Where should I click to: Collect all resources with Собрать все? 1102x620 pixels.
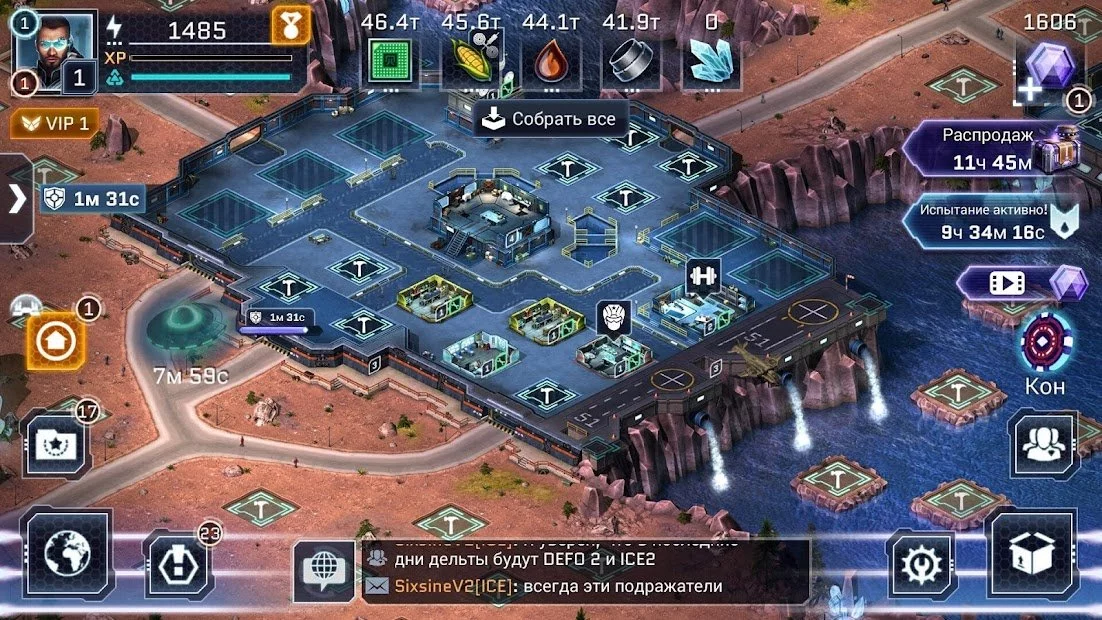(550, 120)
